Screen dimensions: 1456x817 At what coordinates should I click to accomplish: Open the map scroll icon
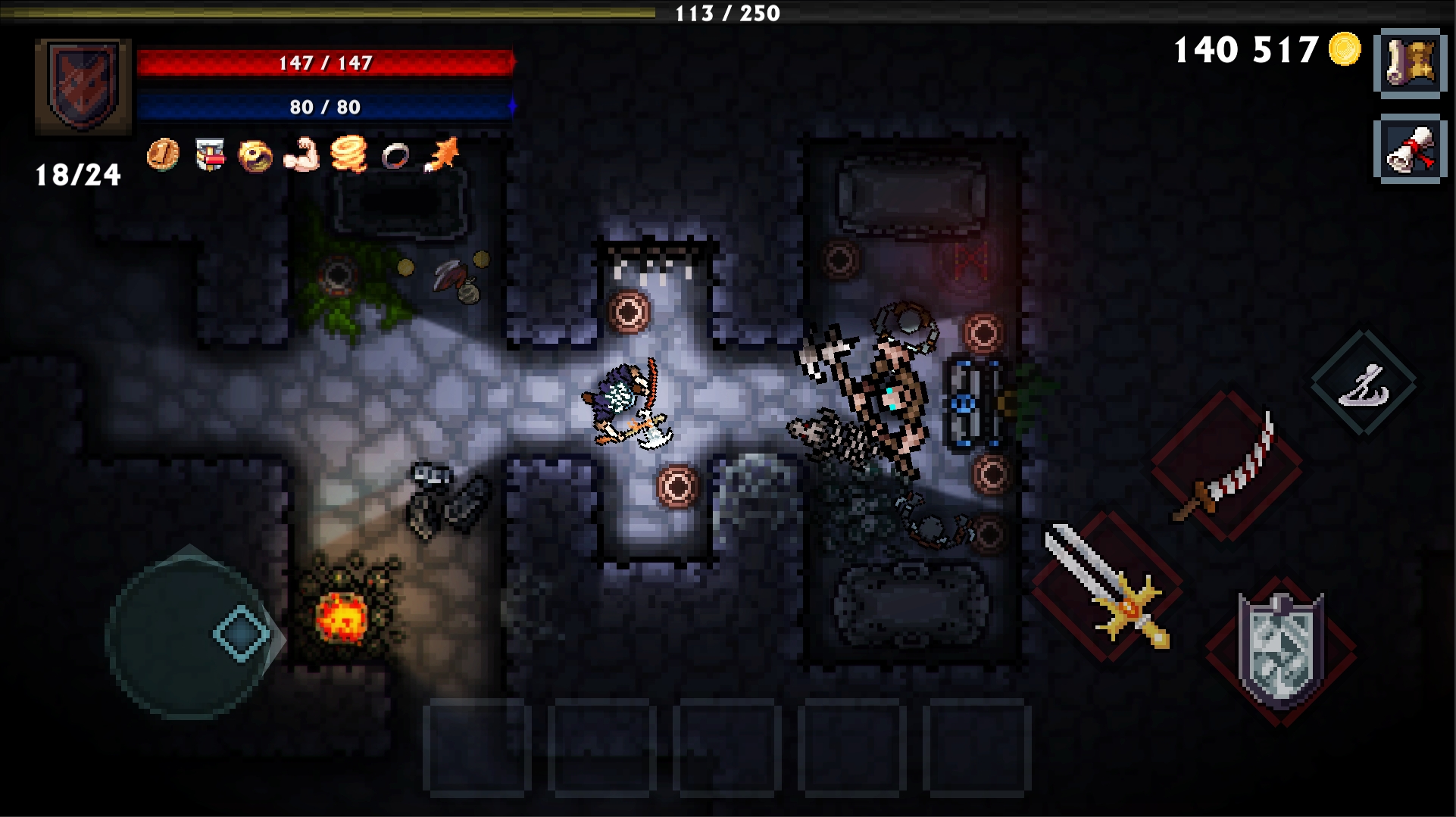coord(1411,63)
